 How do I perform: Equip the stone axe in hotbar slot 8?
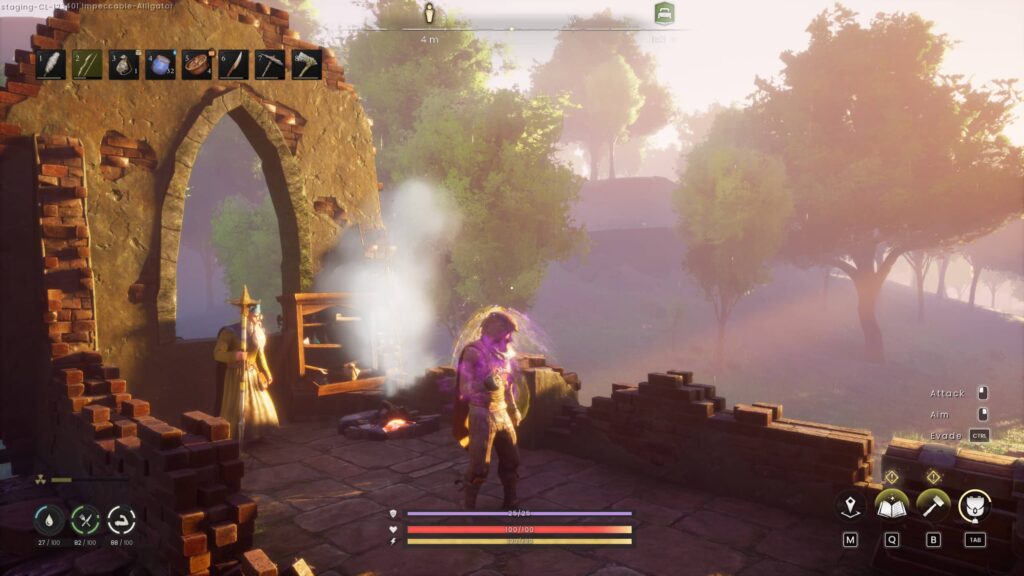pos(307,65)
